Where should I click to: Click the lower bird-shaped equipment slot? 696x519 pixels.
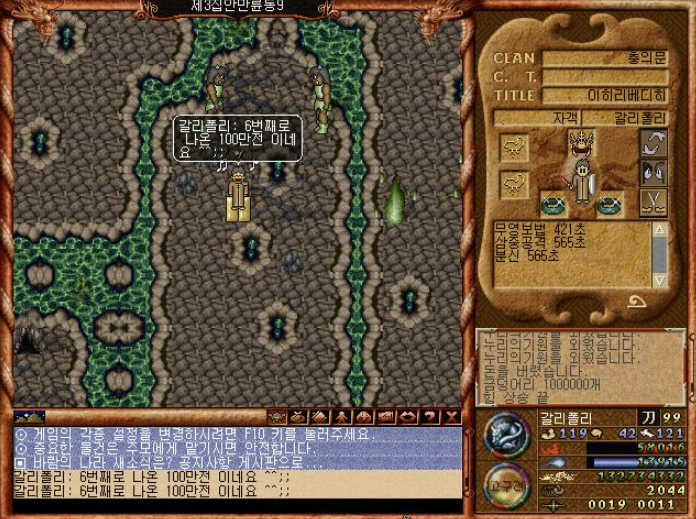pyautogui.click(x=515, y=184)
